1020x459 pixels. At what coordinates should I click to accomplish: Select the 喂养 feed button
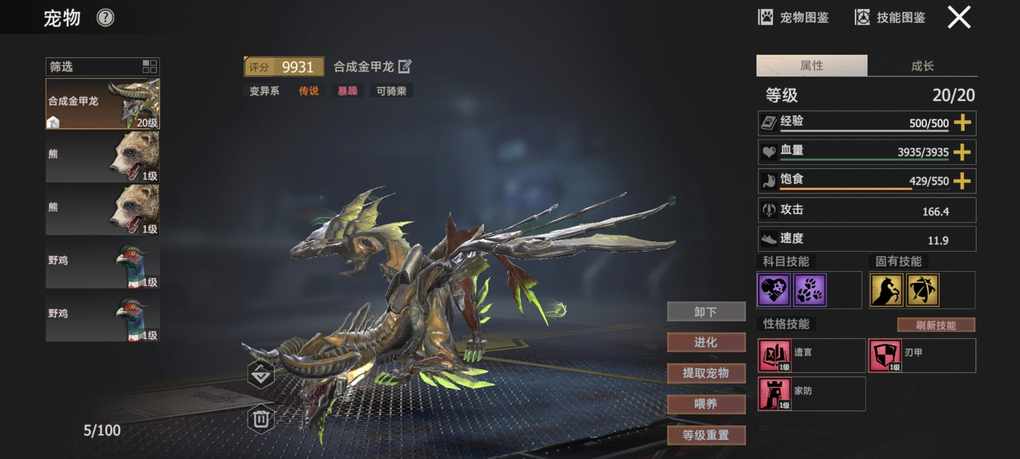(706, 404)
